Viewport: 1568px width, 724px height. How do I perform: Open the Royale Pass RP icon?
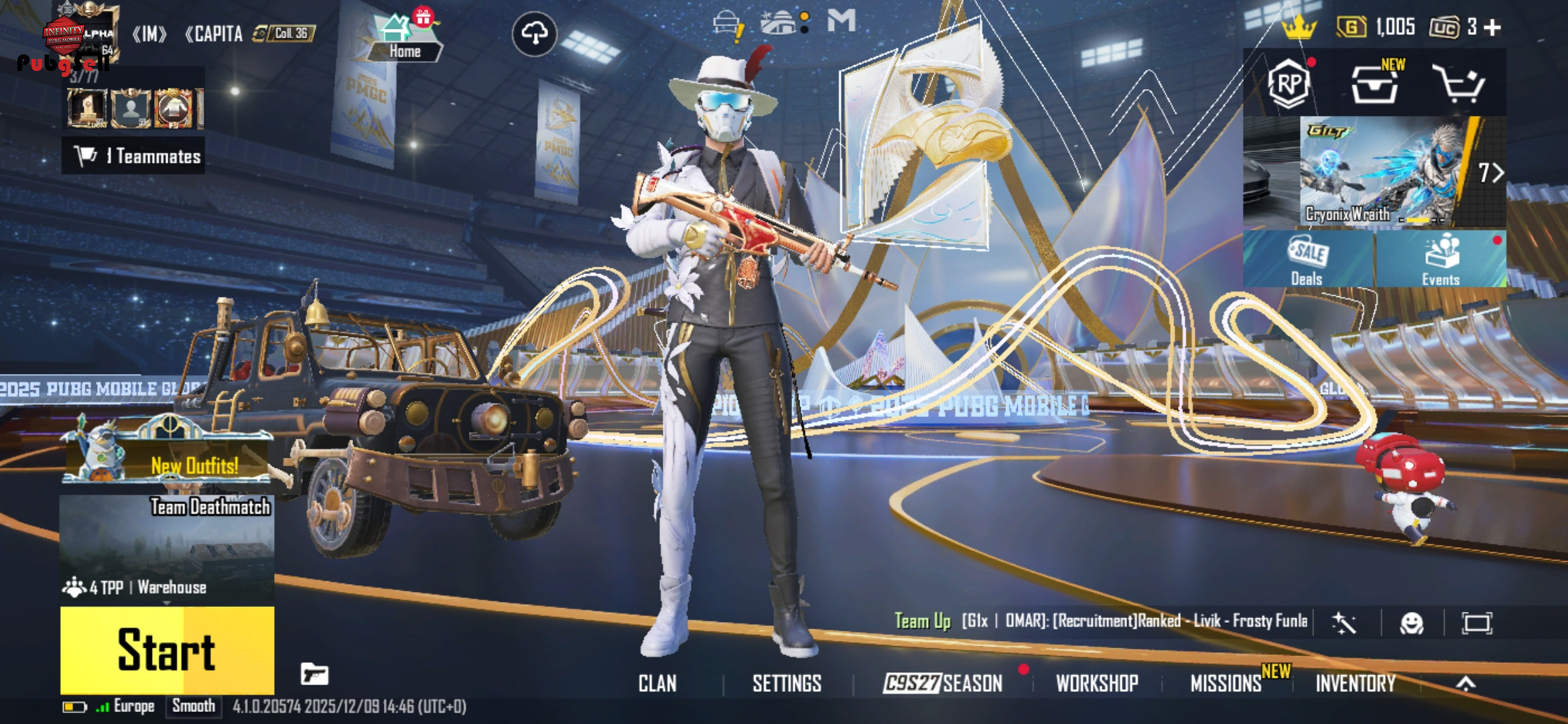tap(1289, 84)
